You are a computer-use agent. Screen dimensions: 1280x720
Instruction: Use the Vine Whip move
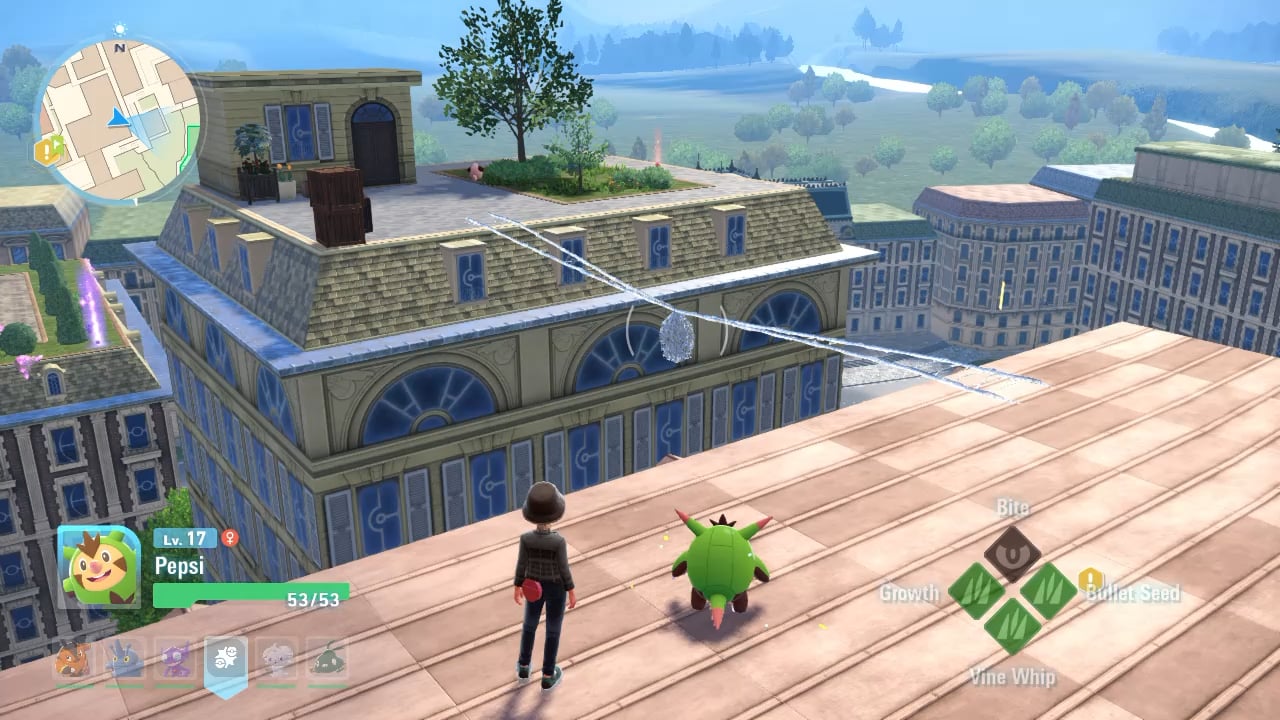1012,627
